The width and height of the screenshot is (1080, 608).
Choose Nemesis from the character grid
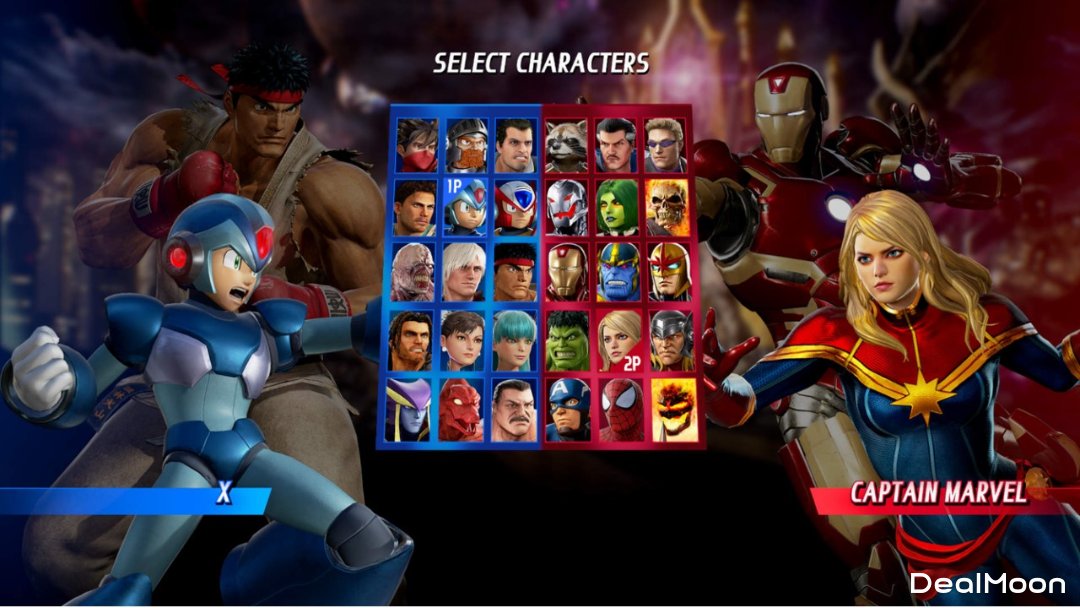pyautogui.click(x=413, y=272)
